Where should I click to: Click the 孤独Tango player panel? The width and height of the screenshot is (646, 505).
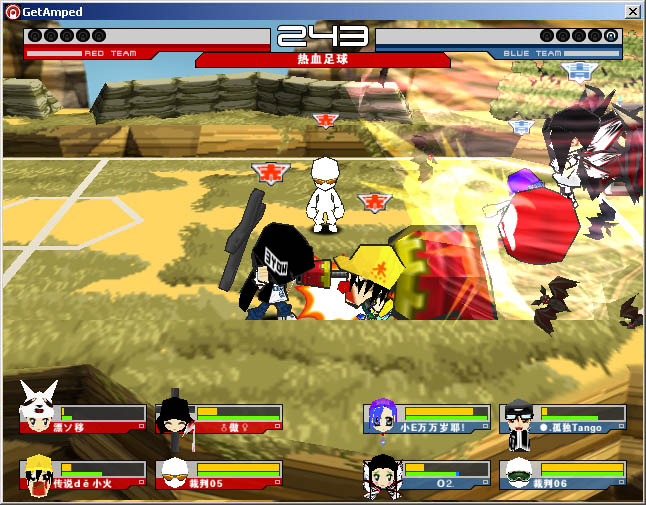pos(564,418)
